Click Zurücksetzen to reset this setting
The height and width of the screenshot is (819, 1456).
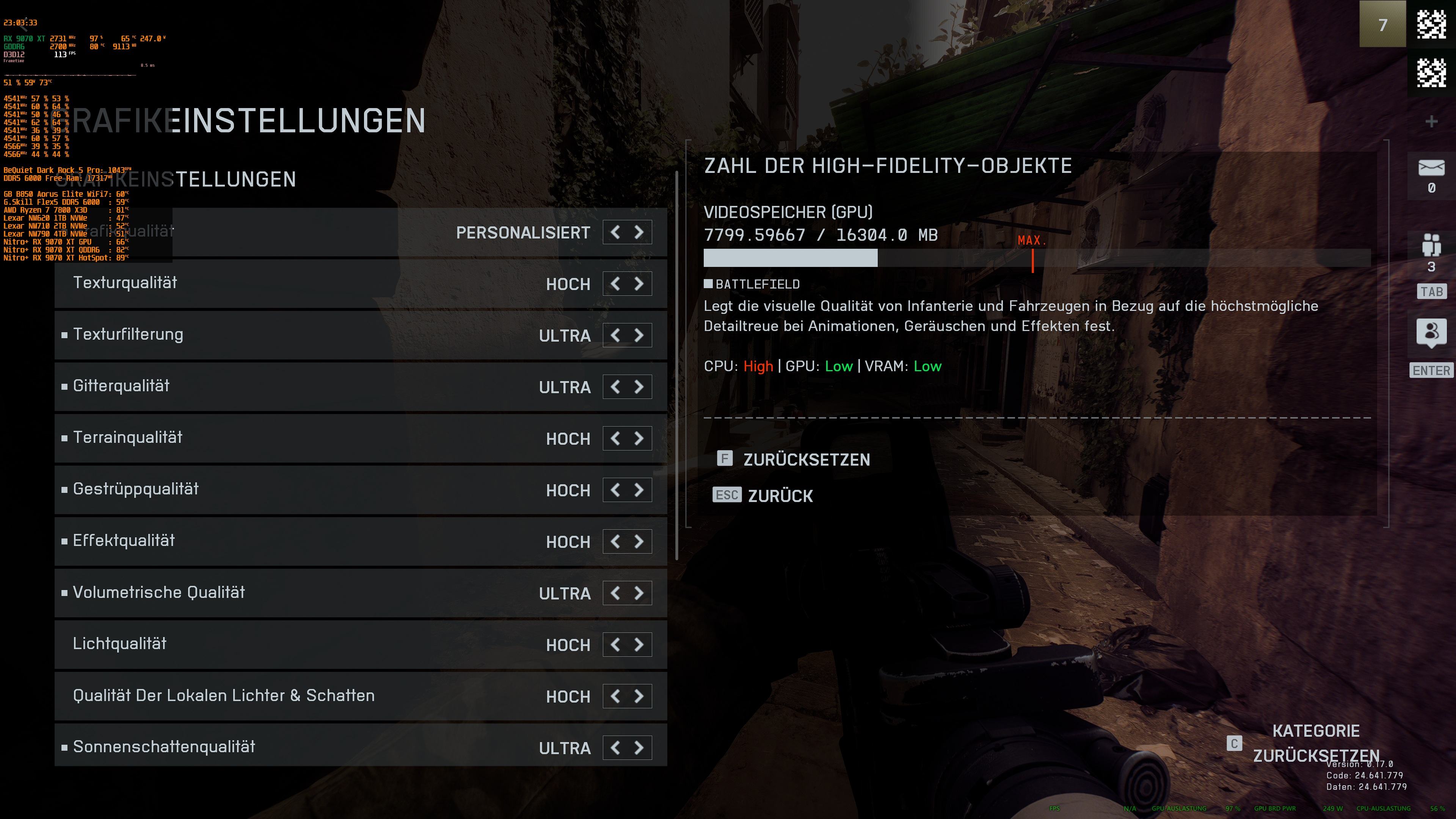click(806, 460)
